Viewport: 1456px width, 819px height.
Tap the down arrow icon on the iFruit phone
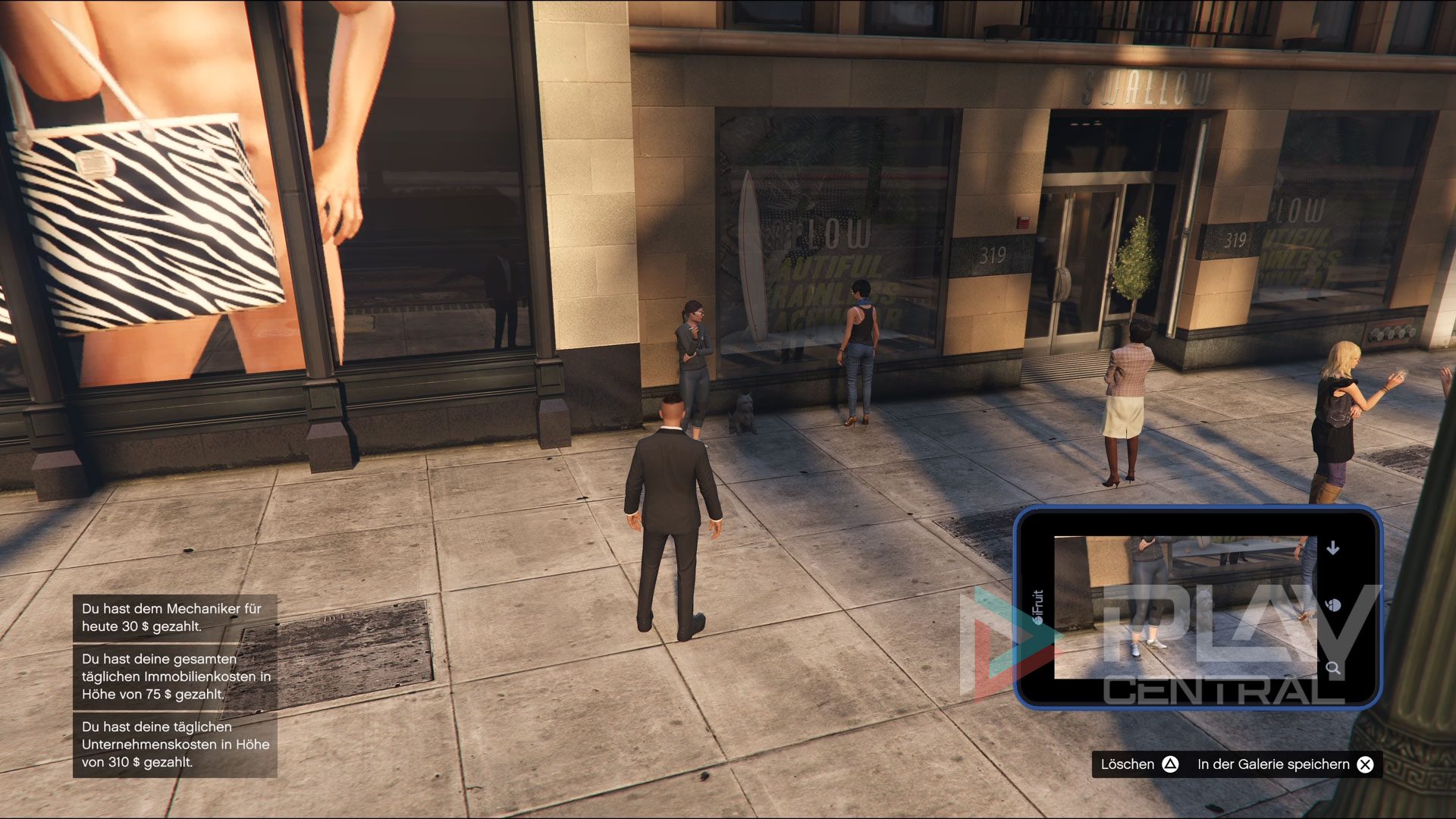coord(1332,548)
